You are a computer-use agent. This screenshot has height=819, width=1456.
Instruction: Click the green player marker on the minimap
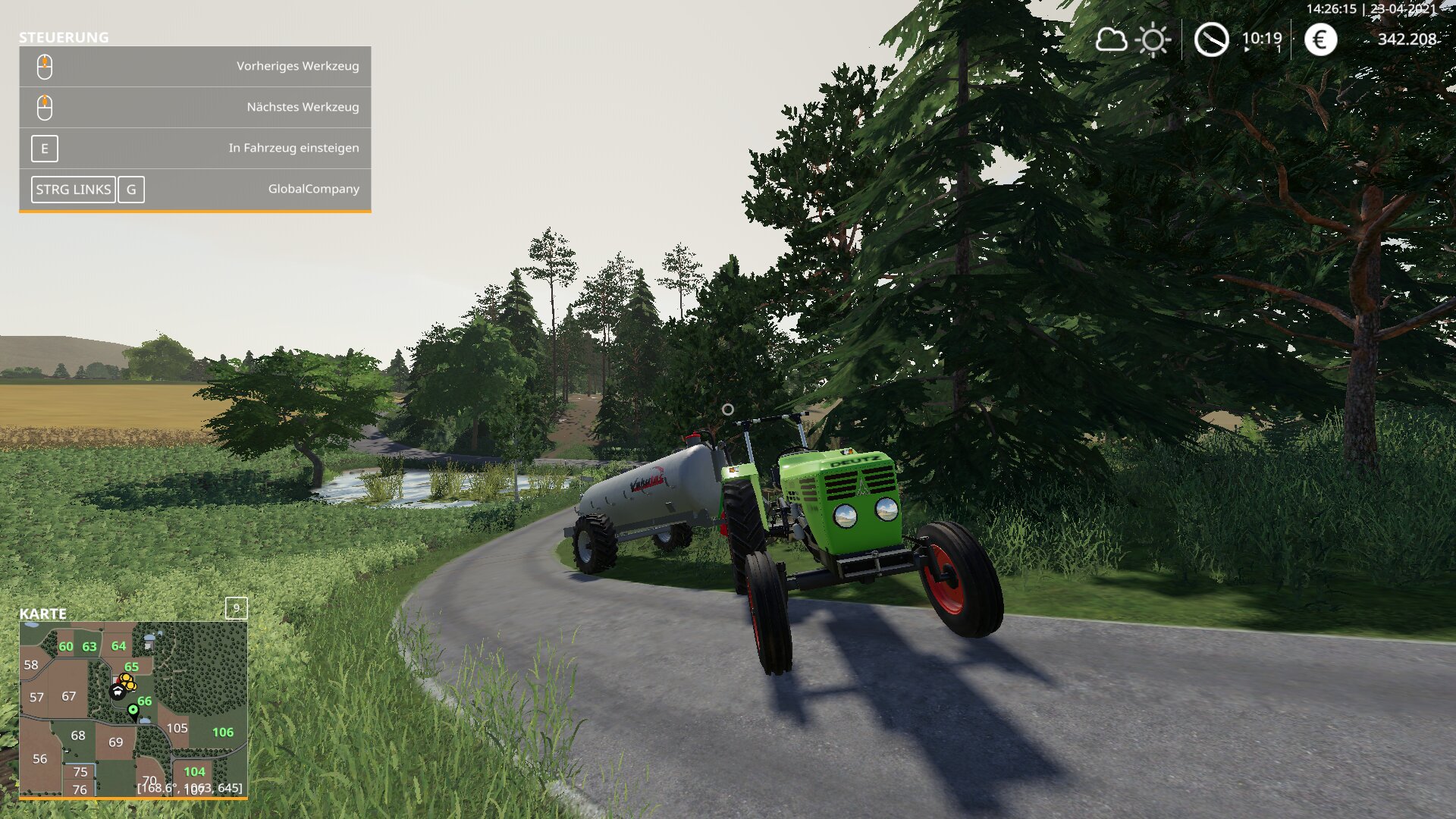133,710
